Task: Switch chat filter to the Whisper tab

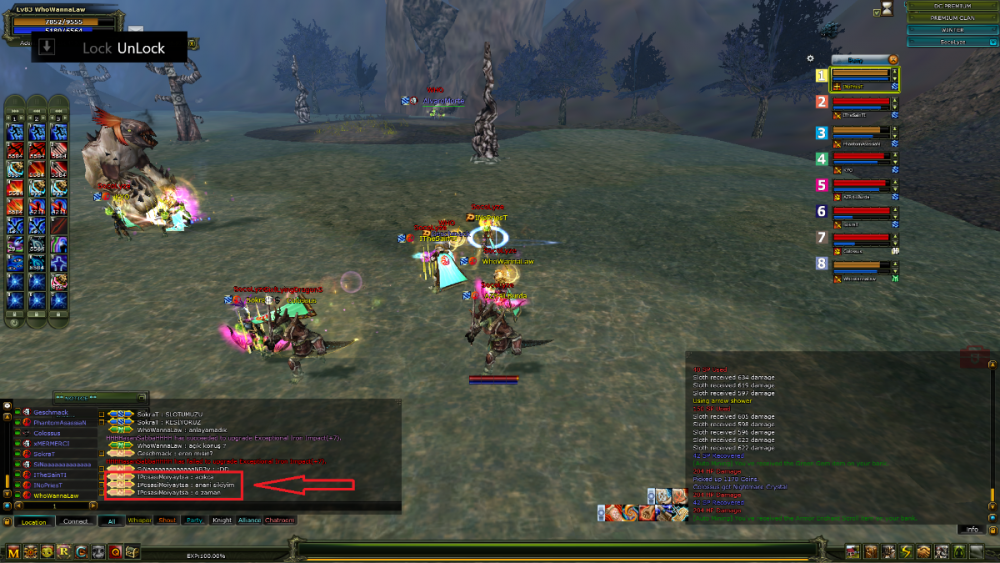Action: 140,521
